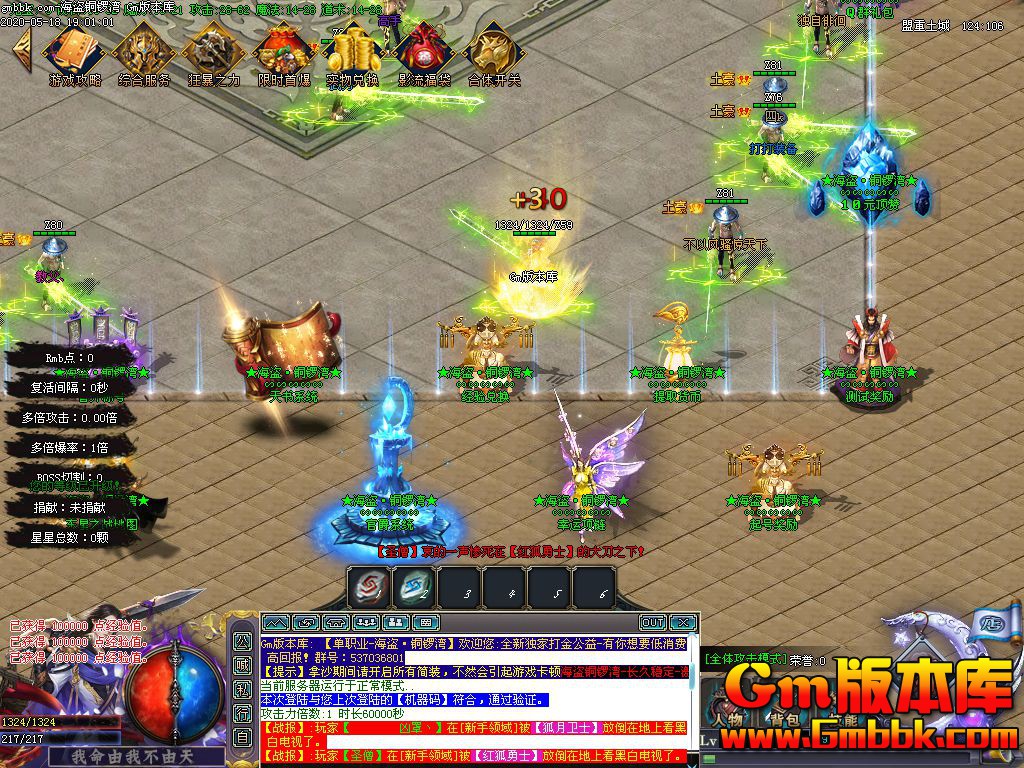Switch to the 喊 shout chat channel
The image size is (1024, 768).
point(243,665)
